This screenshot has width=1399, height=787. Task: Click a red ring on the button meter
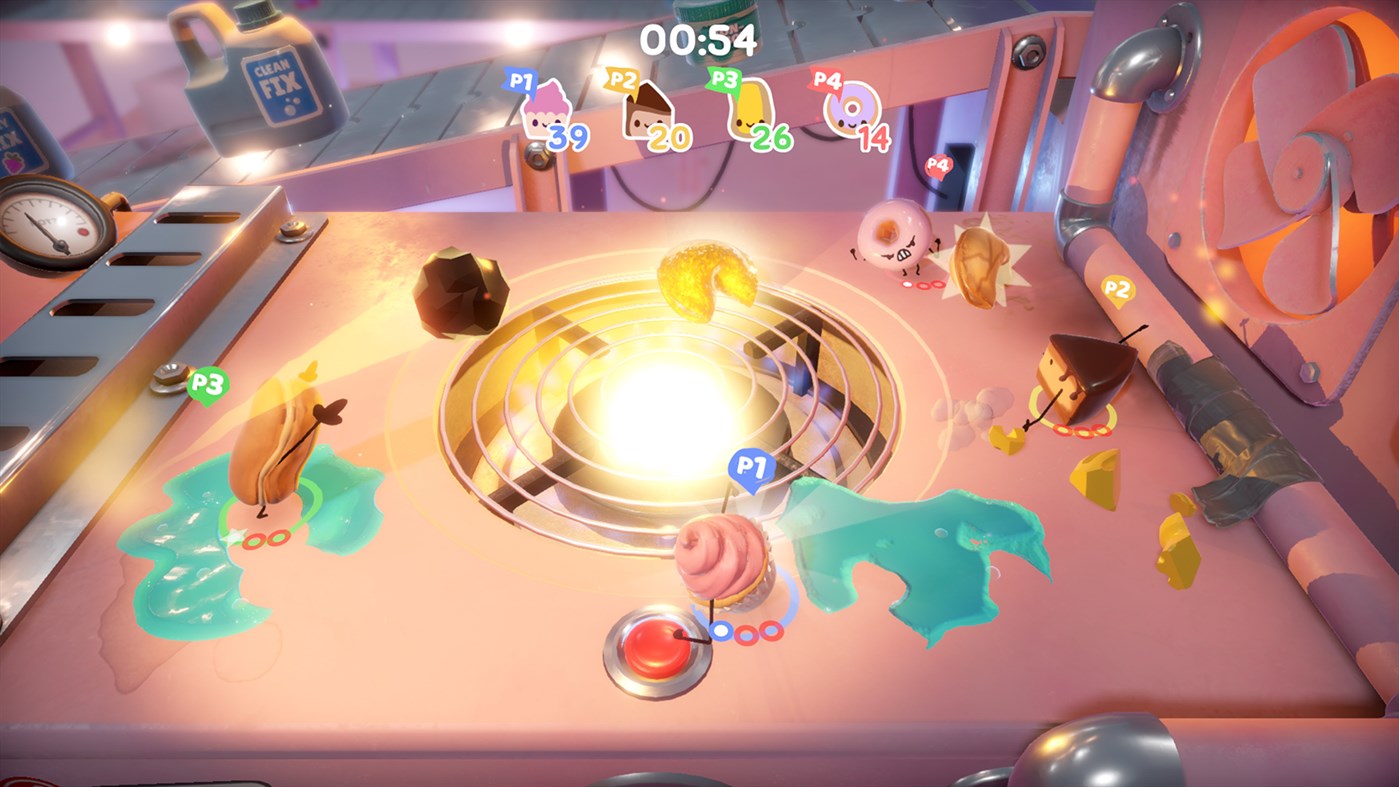coord(746,632)
